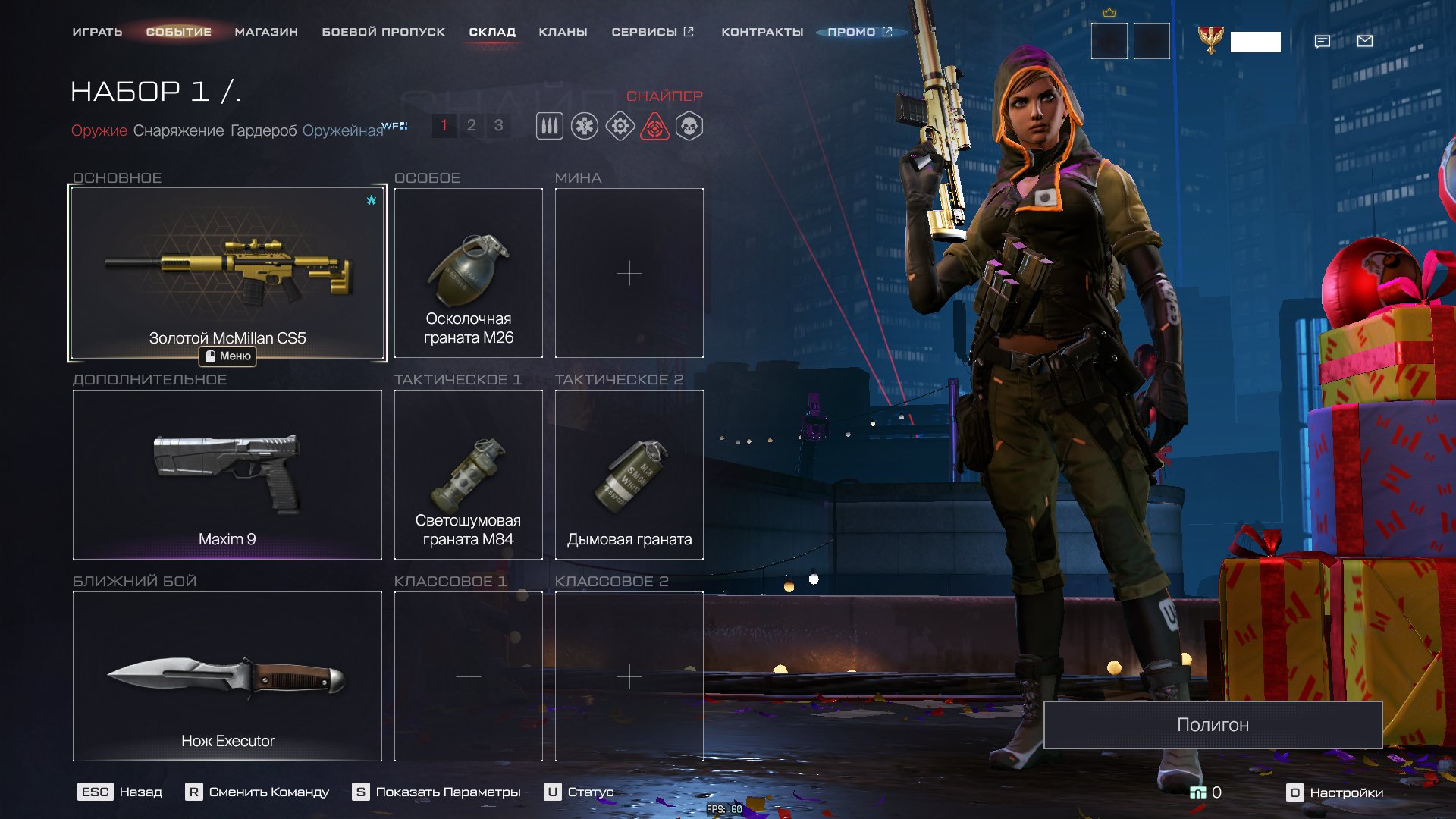
Task: Open the Играть menu
Action: 97,32
